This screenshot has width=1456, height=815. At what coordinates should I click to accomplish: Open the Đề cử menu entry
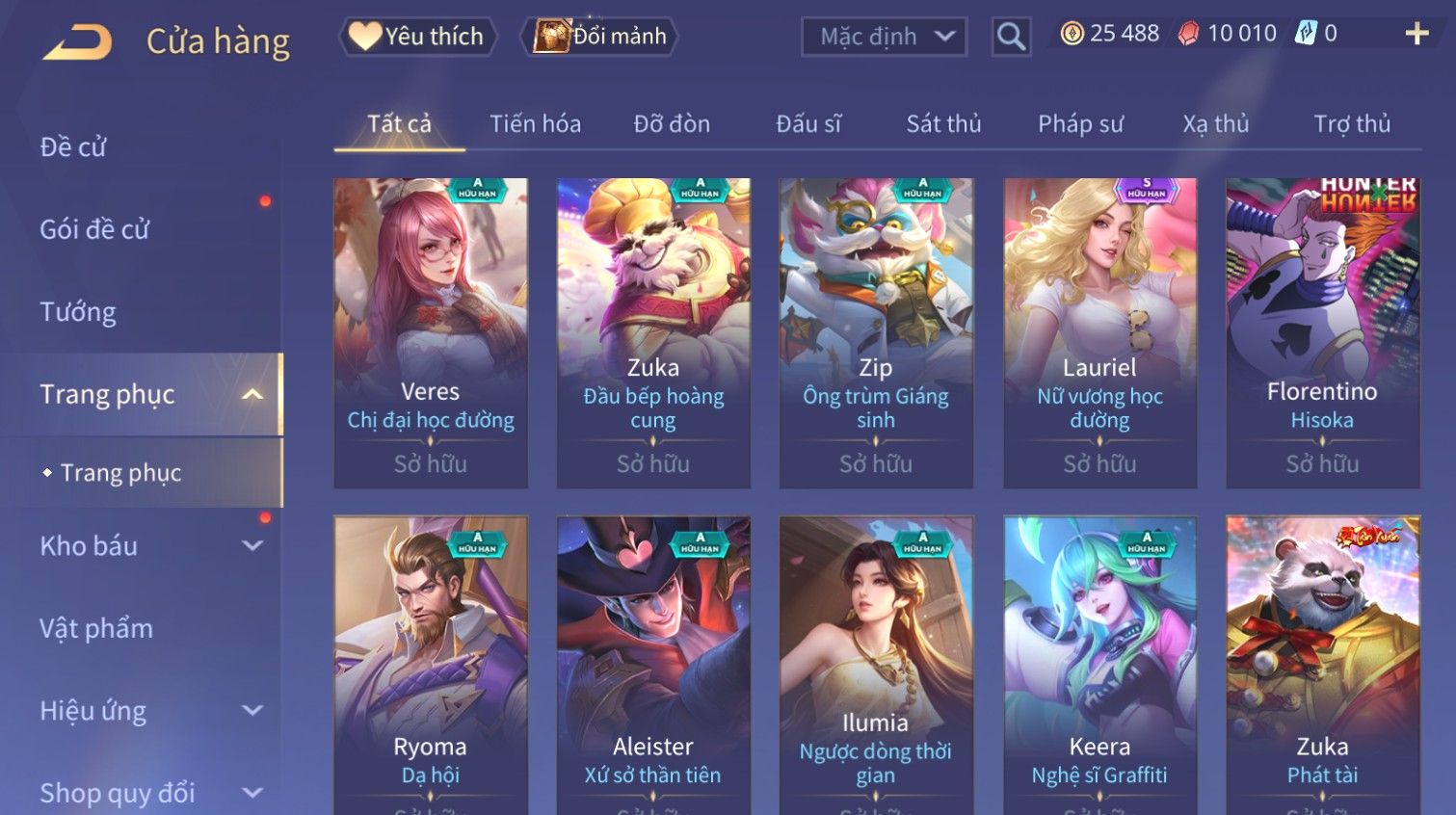coord(73,147)
